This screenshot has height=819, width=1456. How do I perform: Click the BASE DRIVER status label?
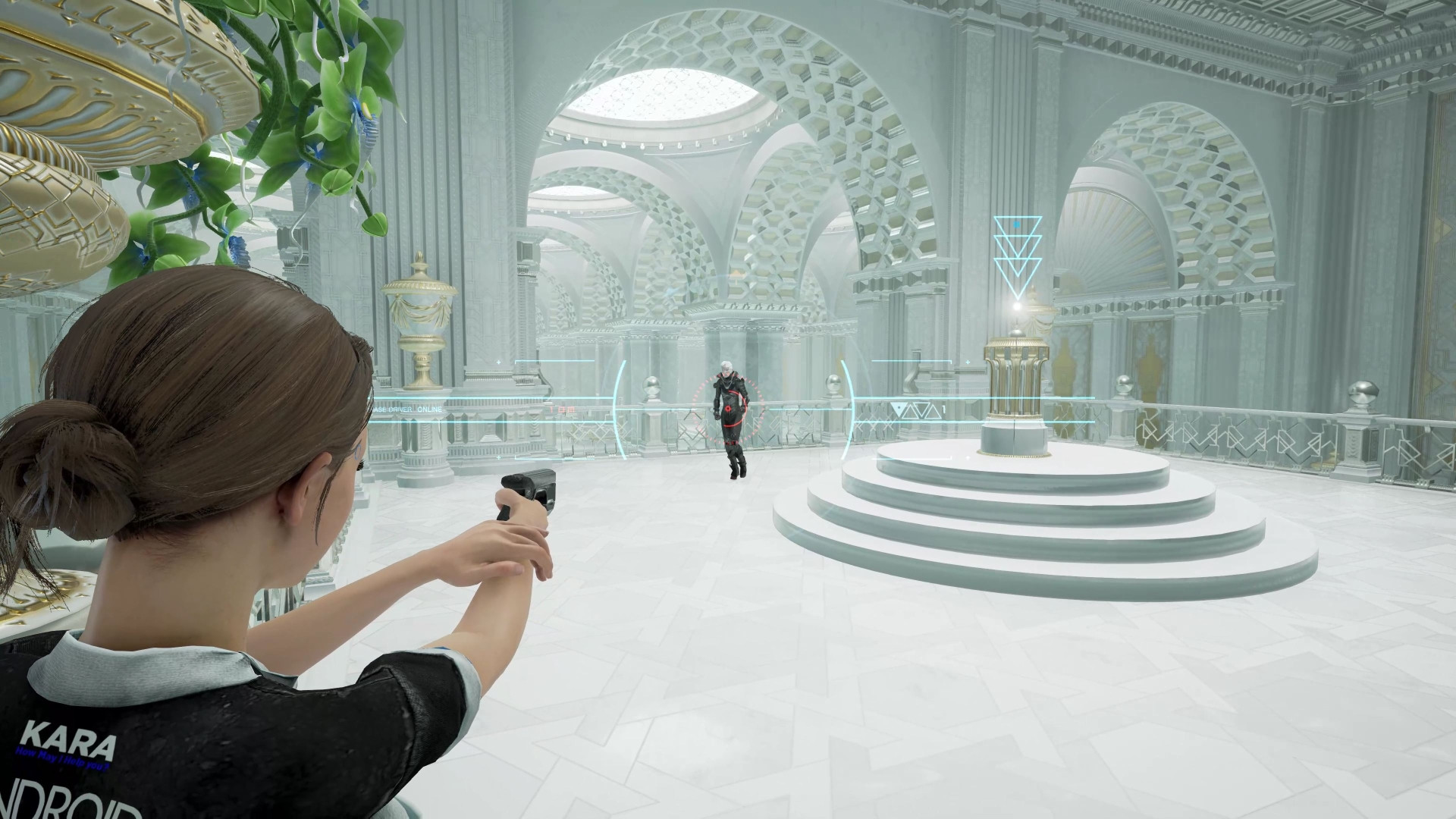(391, 409)
